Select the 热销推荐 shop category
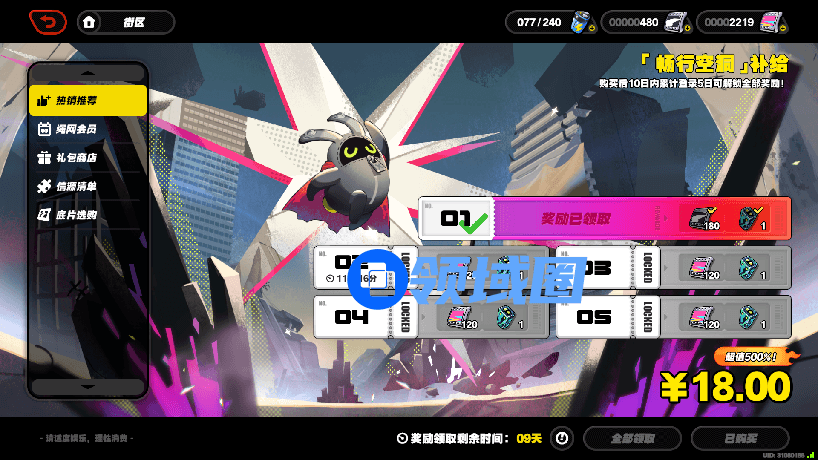818x460 pixels. [88, 100]
